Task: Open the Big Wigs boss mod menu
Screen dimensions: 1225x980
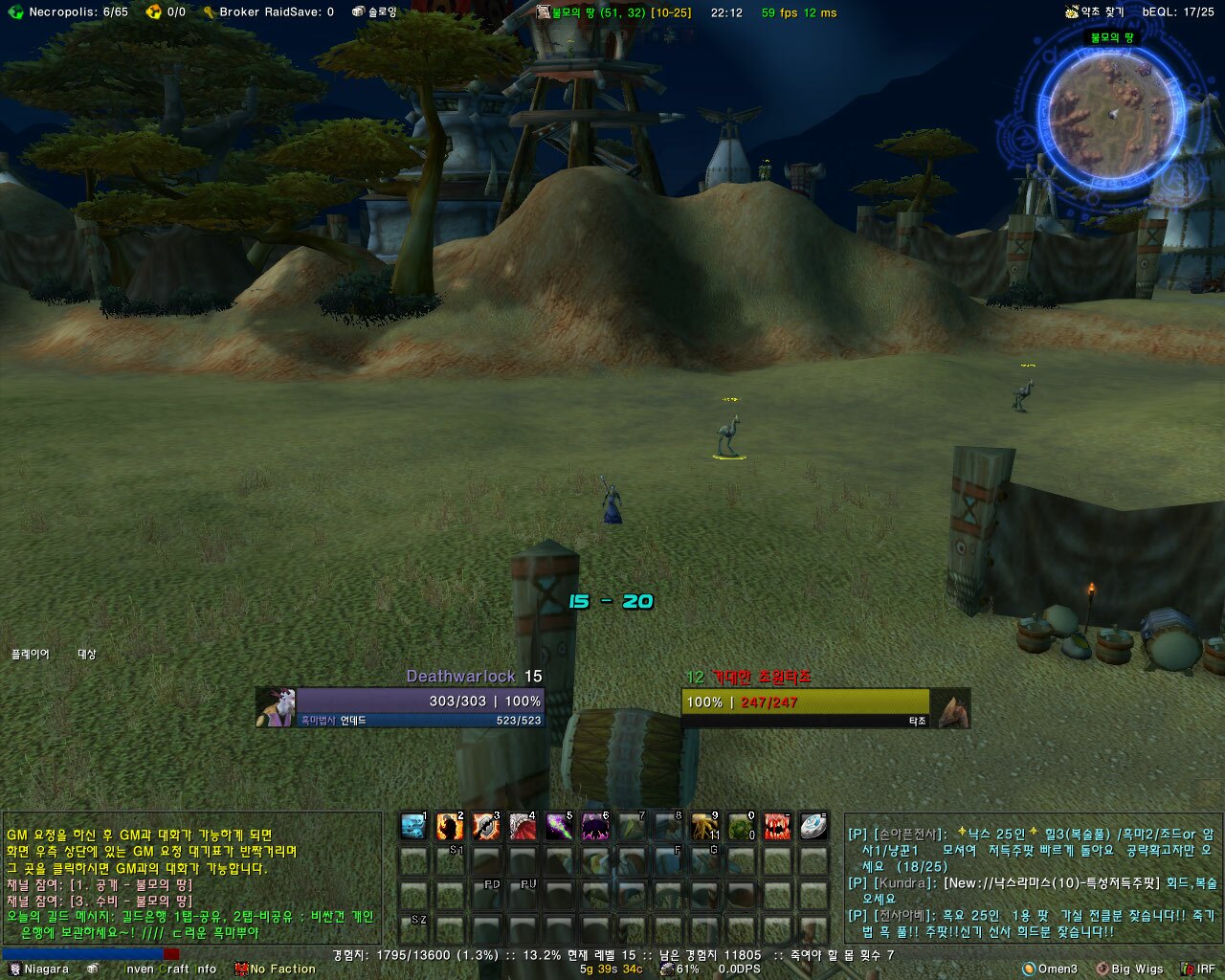Action: (x=1129, y=969)
